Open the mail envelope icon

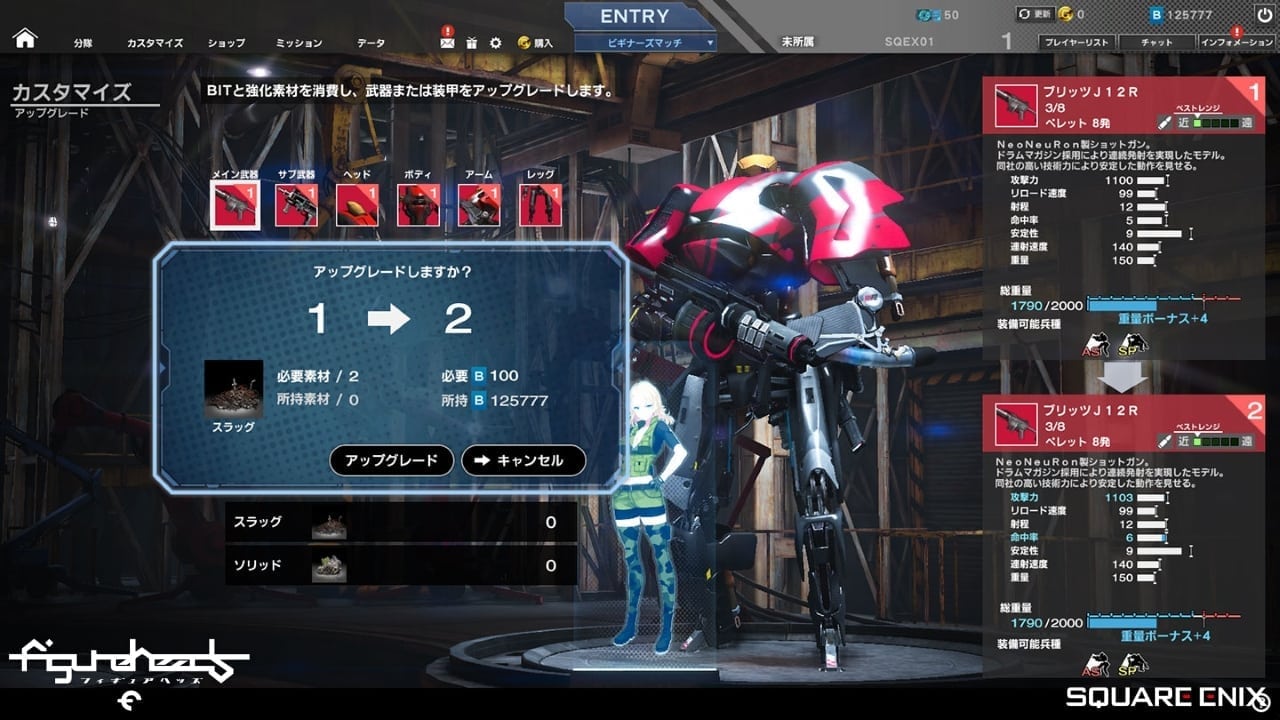447,43
